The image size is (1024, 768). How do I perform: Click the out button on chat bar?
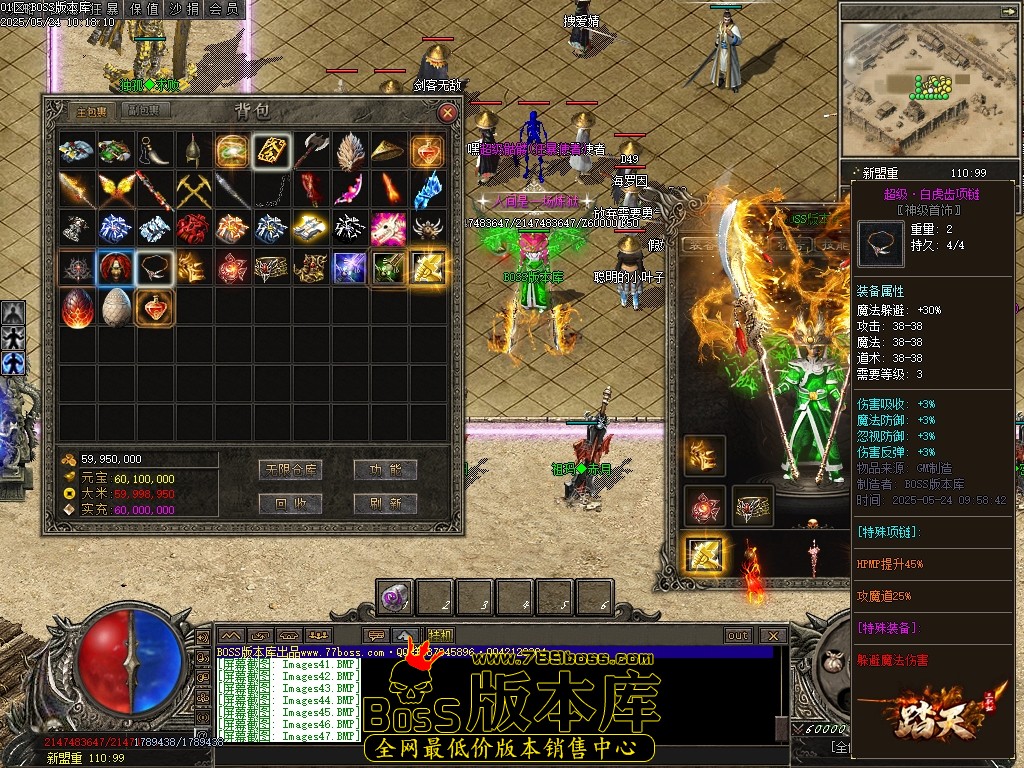pos(738,635)
